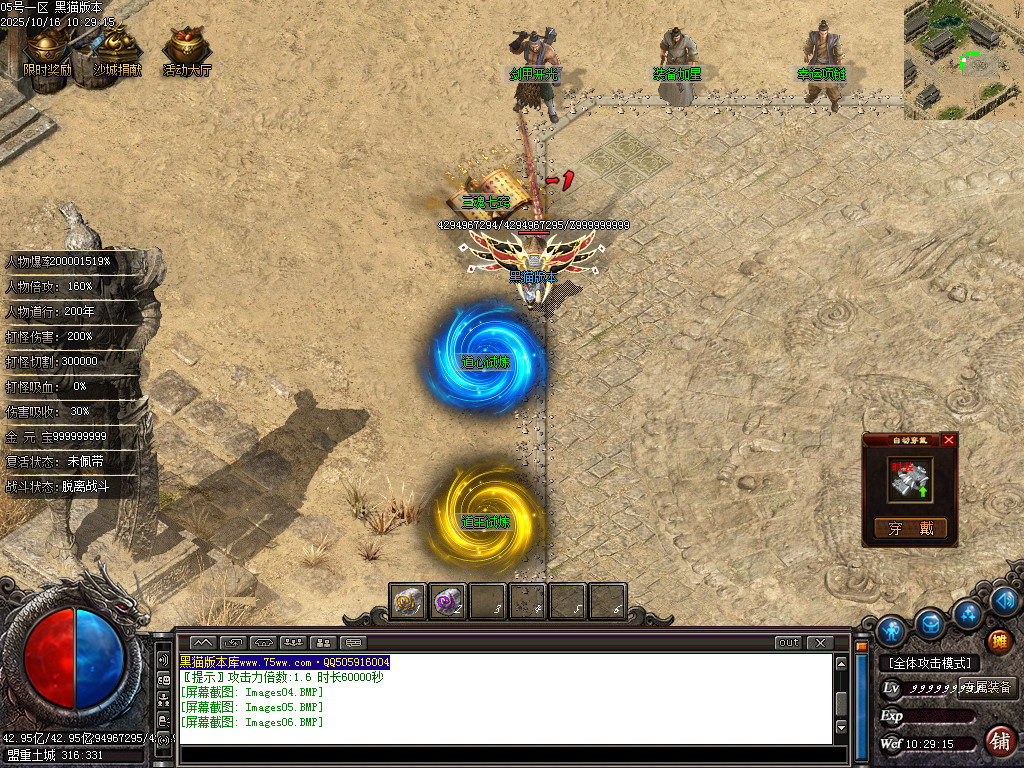
Task: Open the minimap
Action: [963, 60]
